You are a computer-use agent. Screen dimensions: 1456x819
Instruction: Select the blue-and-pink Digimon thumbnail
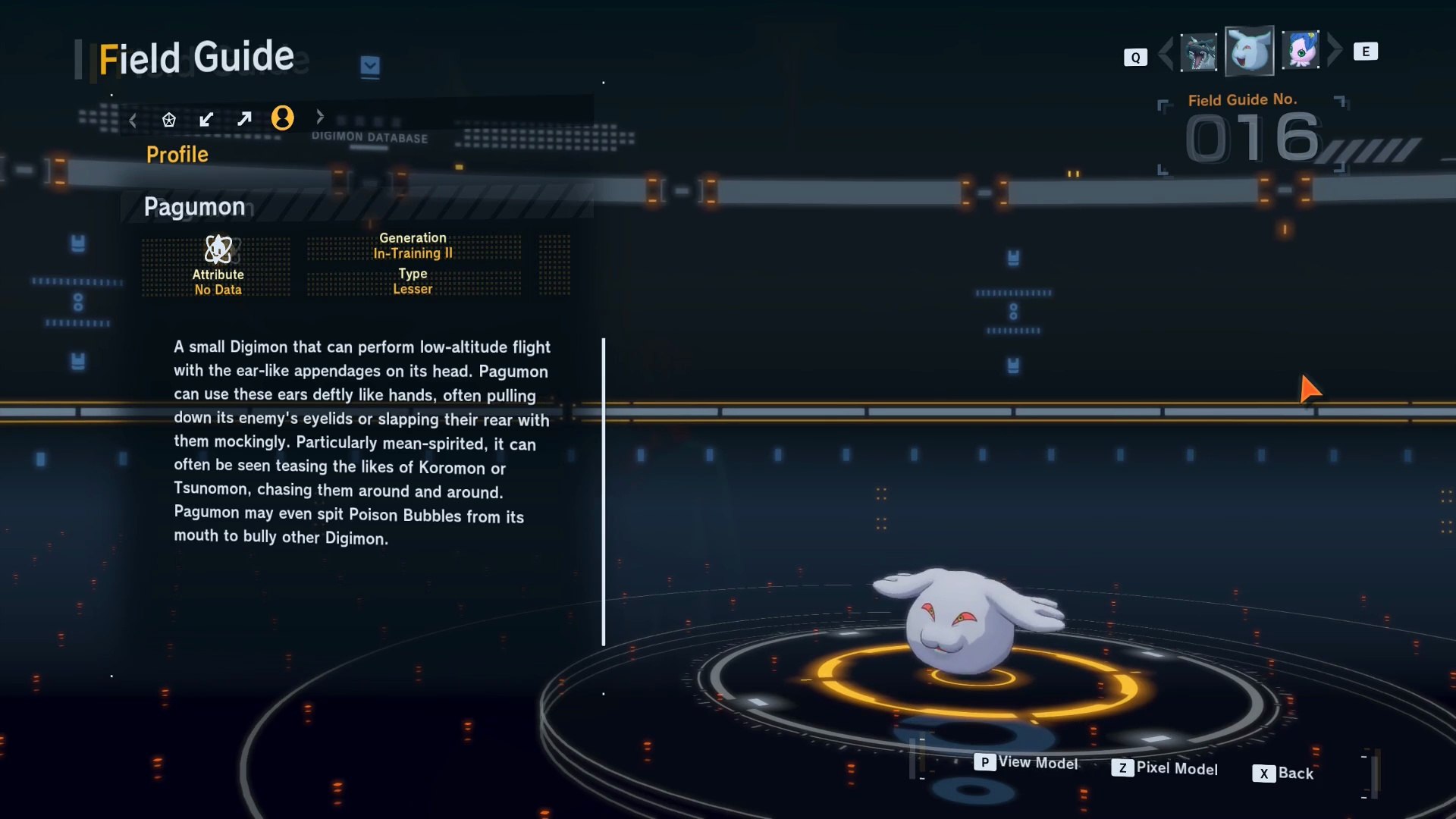point(1301,51)
